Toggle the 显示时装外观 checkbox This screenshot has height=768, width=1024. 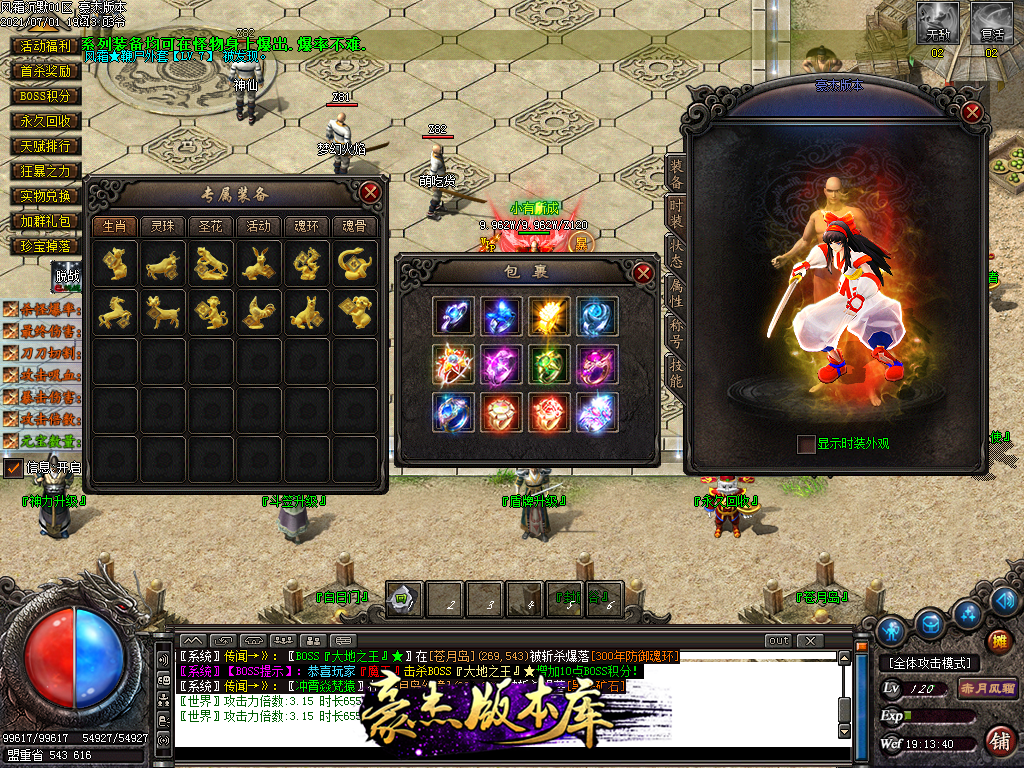[806, 444]
